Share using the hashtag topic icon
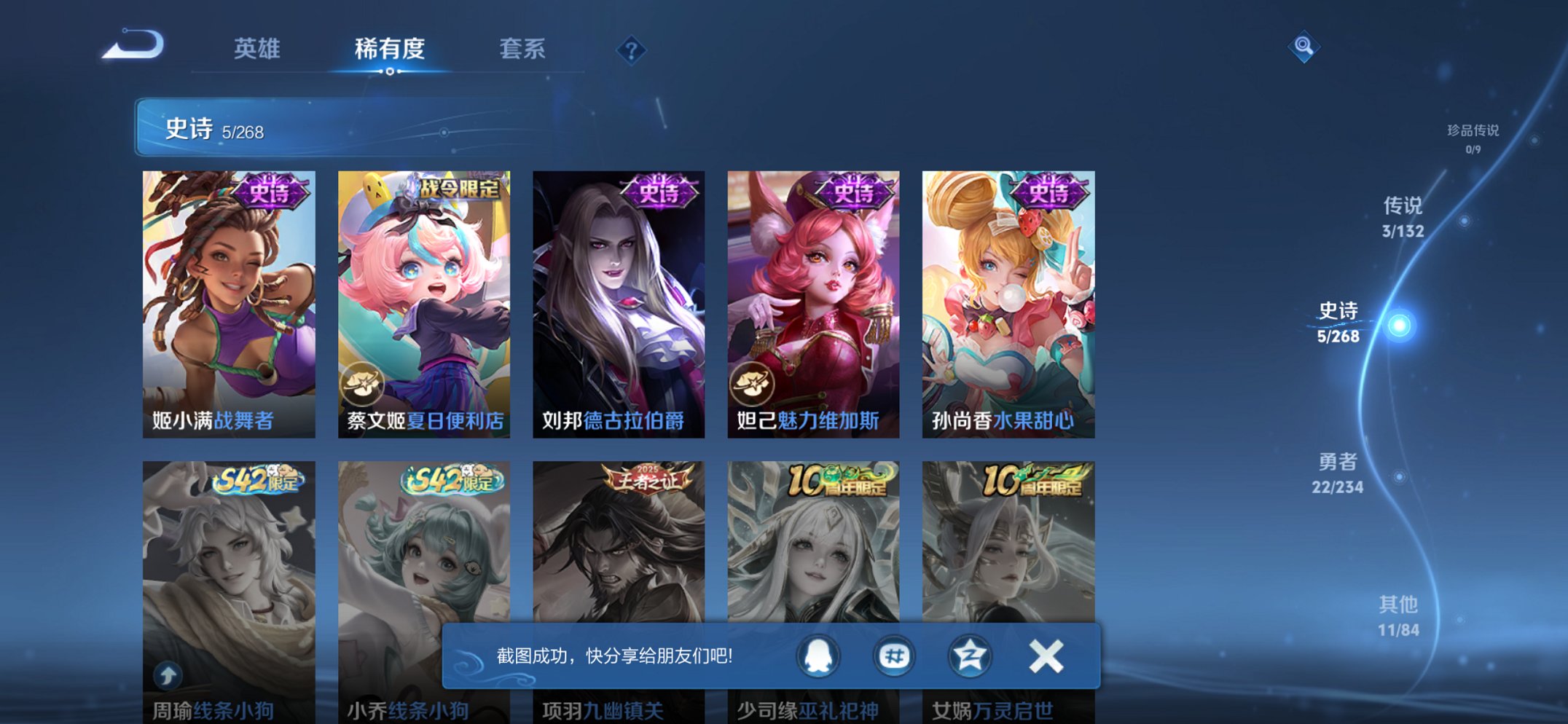The width and height of the screenshot is (1568, 724). pyautogui.click(x=894, y=657)
